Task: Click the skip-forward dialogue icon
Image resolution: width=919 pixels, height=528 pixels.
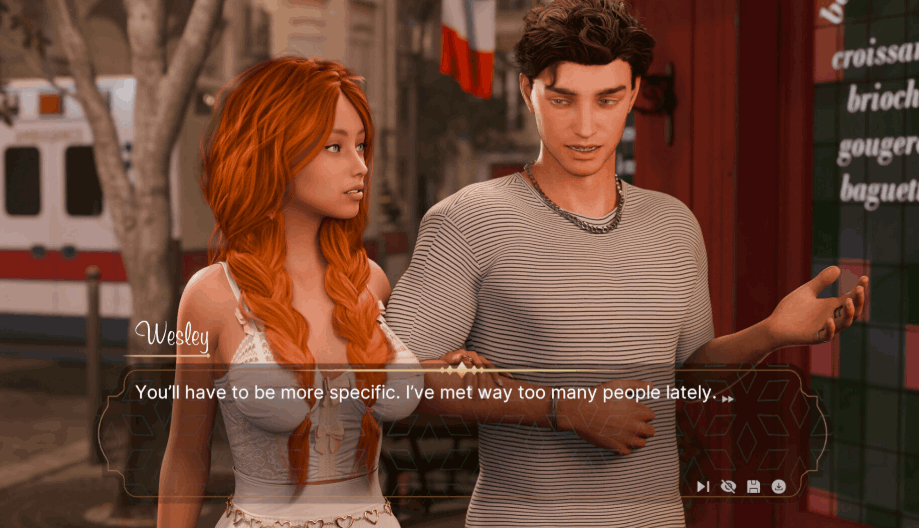Action: point(703,486)
